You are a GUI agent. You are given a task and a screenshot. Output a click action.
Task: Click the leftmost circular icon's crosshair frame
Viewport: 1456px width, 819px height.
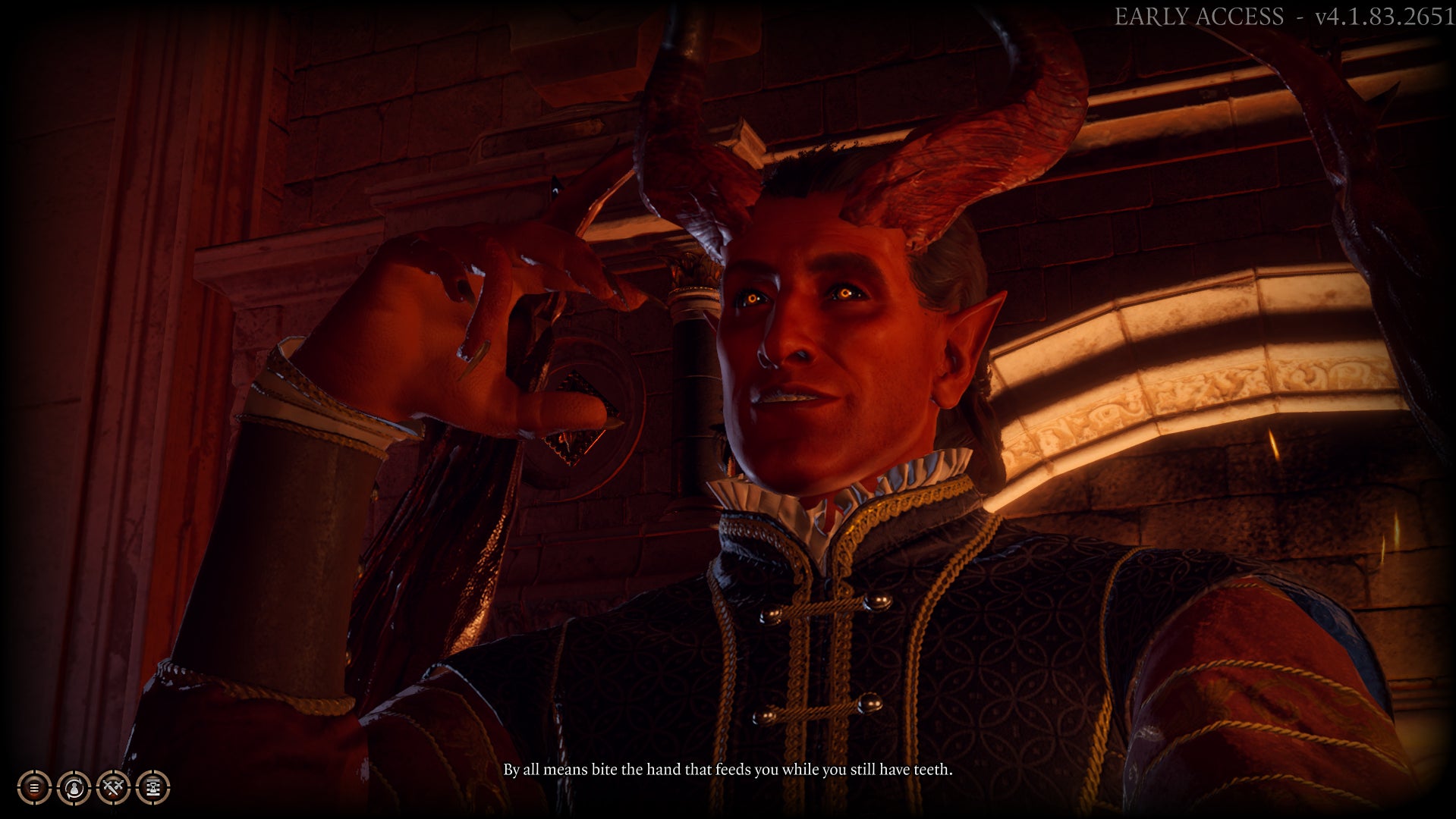25,777
